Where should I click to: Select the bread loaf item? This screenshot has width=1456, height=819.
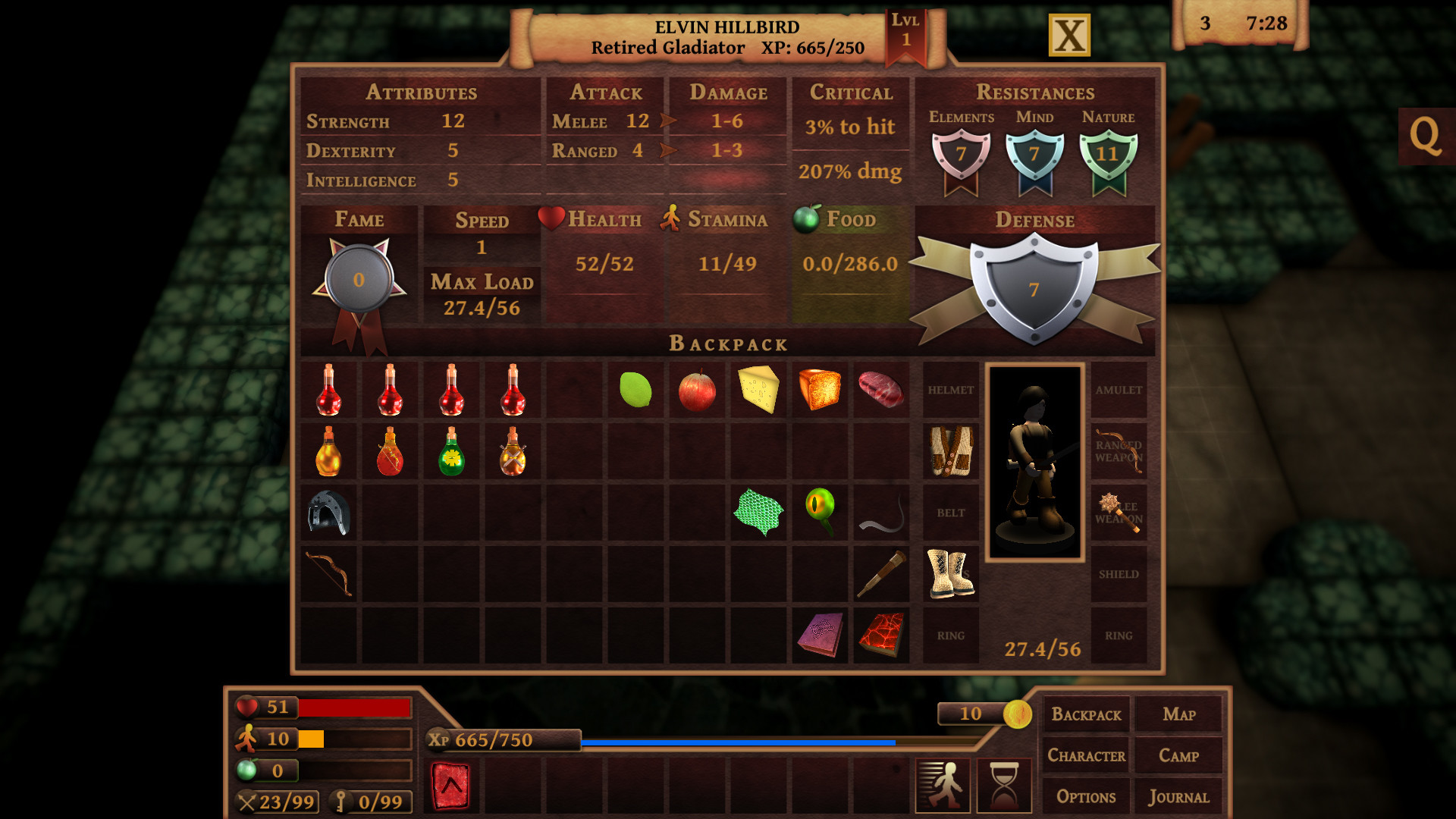pos(820,390)
